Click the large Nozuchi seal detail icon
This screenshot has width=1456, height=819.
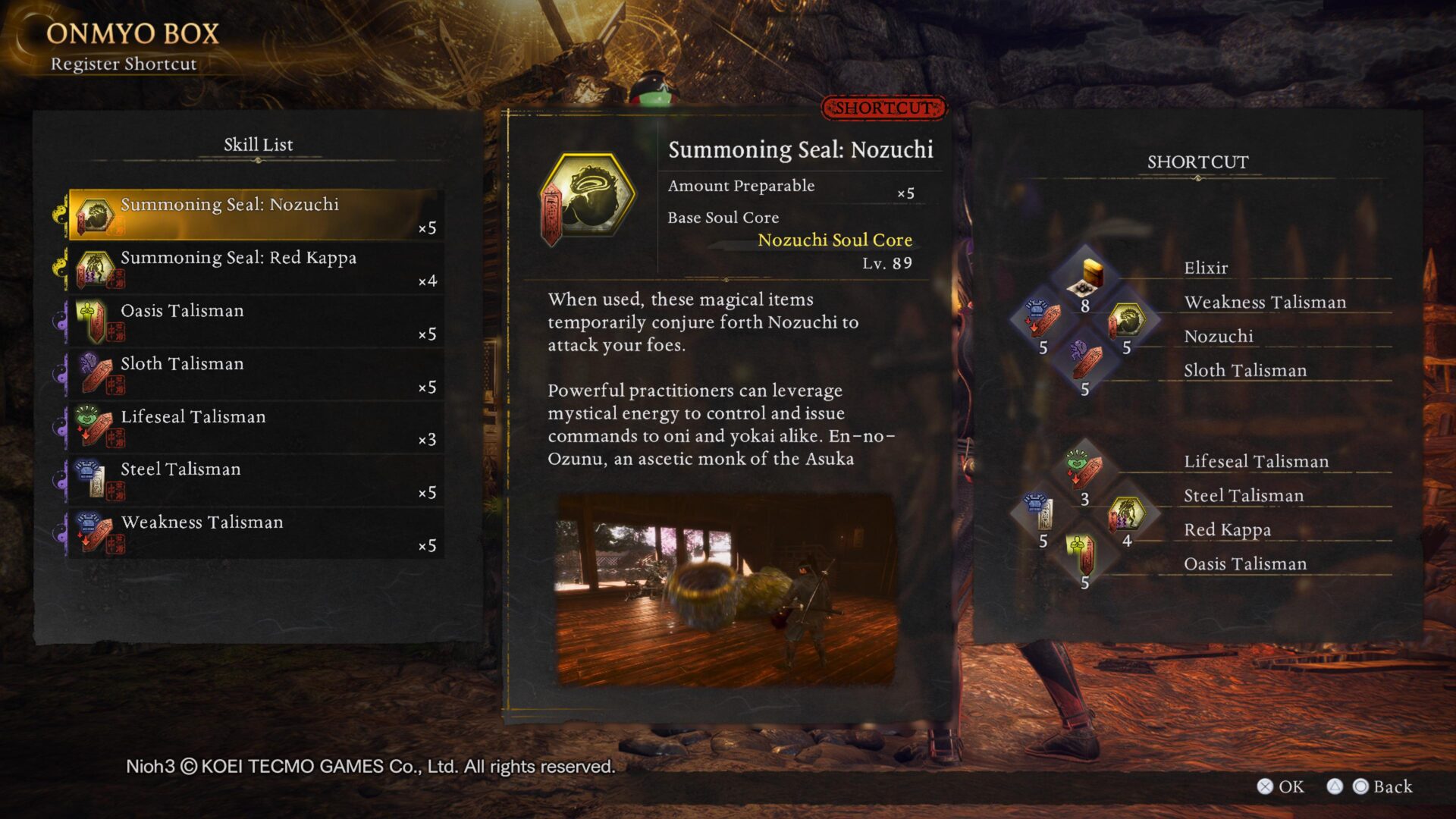pyautogui.click(x=588, y=199)
